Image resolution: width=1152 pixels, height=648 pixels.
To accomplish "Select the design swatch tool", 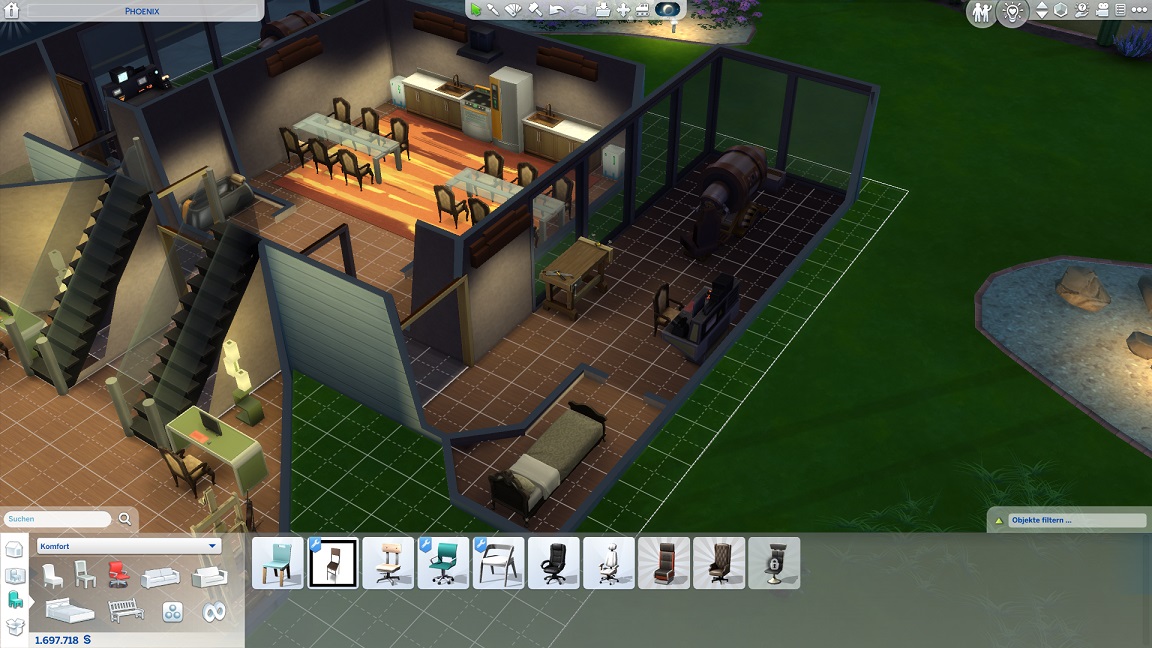I will tap(514, 10).
